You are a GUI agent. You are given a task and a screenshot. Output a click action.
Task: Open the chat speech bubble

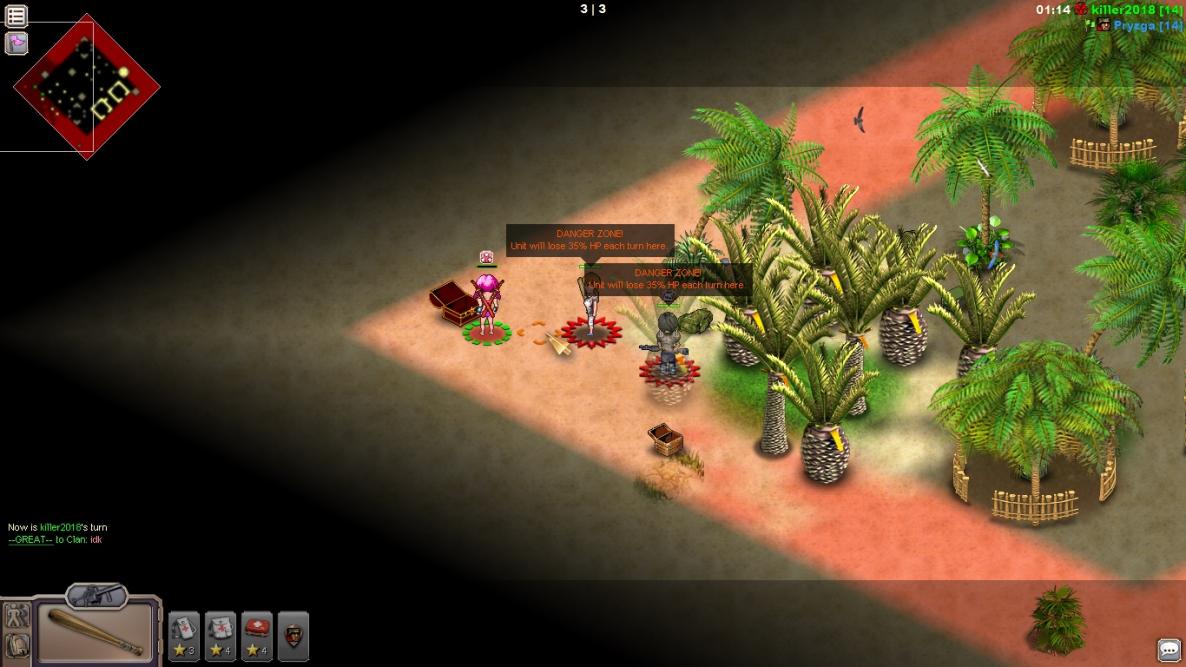[1168, 649]
